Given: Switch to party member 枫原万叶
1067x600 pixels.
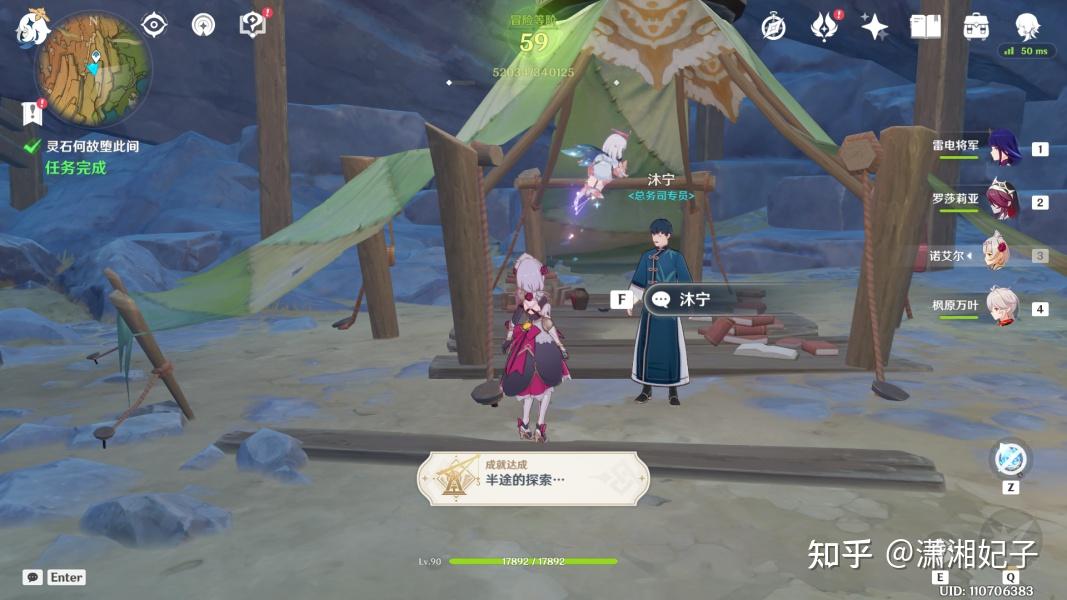Looking at the screenshot, I should (x=1001, y=307).
